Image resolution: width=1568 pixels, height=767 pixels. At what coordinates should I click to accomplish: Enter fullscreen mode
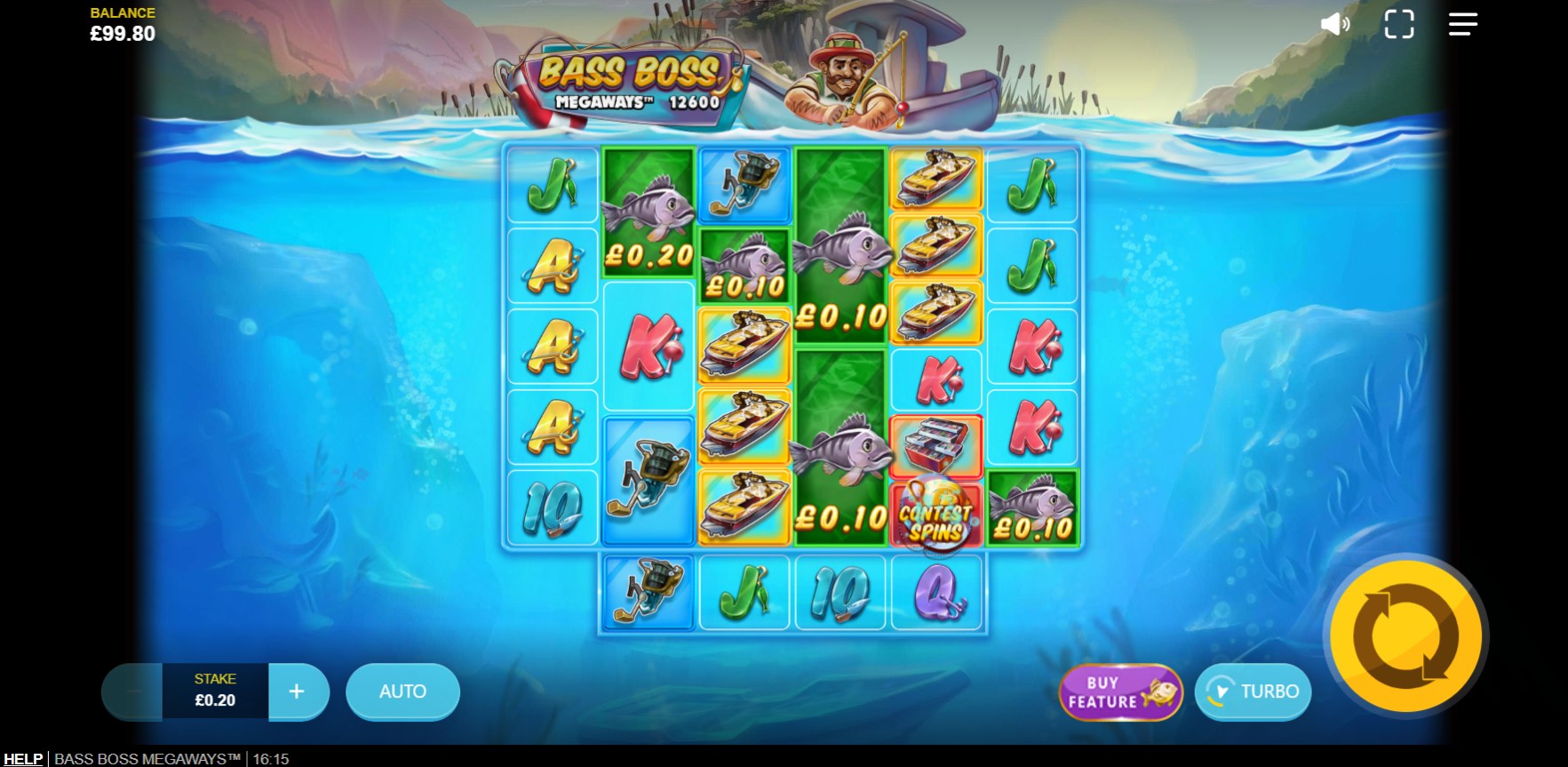[1399, 24]
